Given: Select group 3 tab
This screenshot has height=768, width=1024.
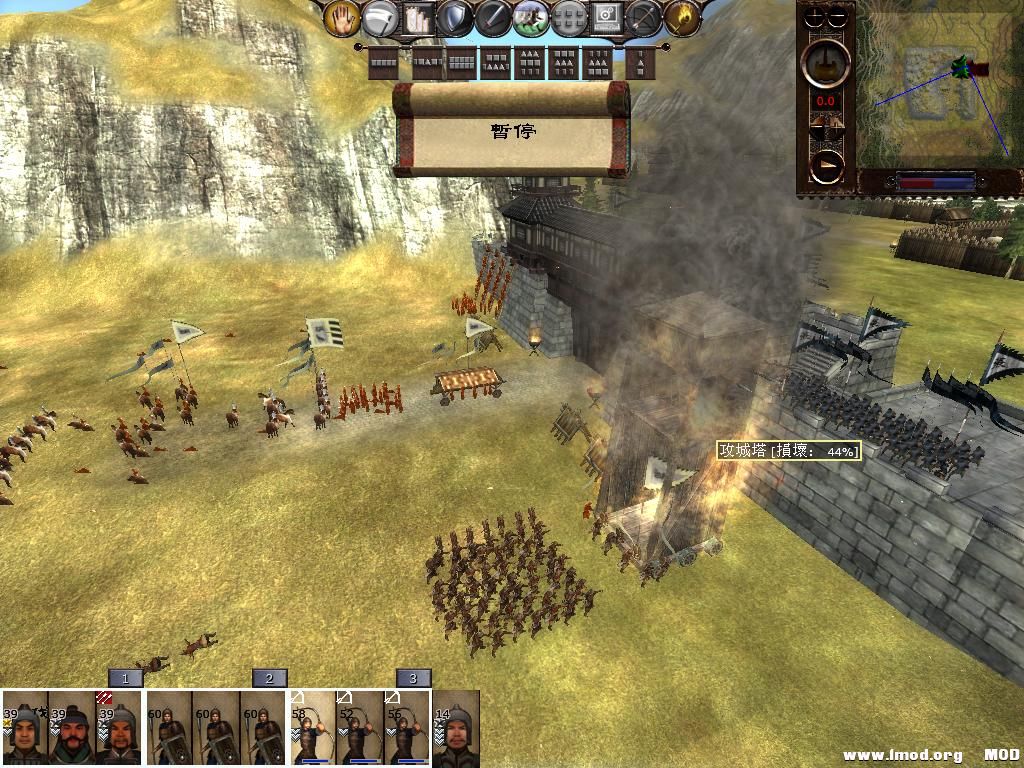Looking at the screenshot, I should (x=413, y=678).
